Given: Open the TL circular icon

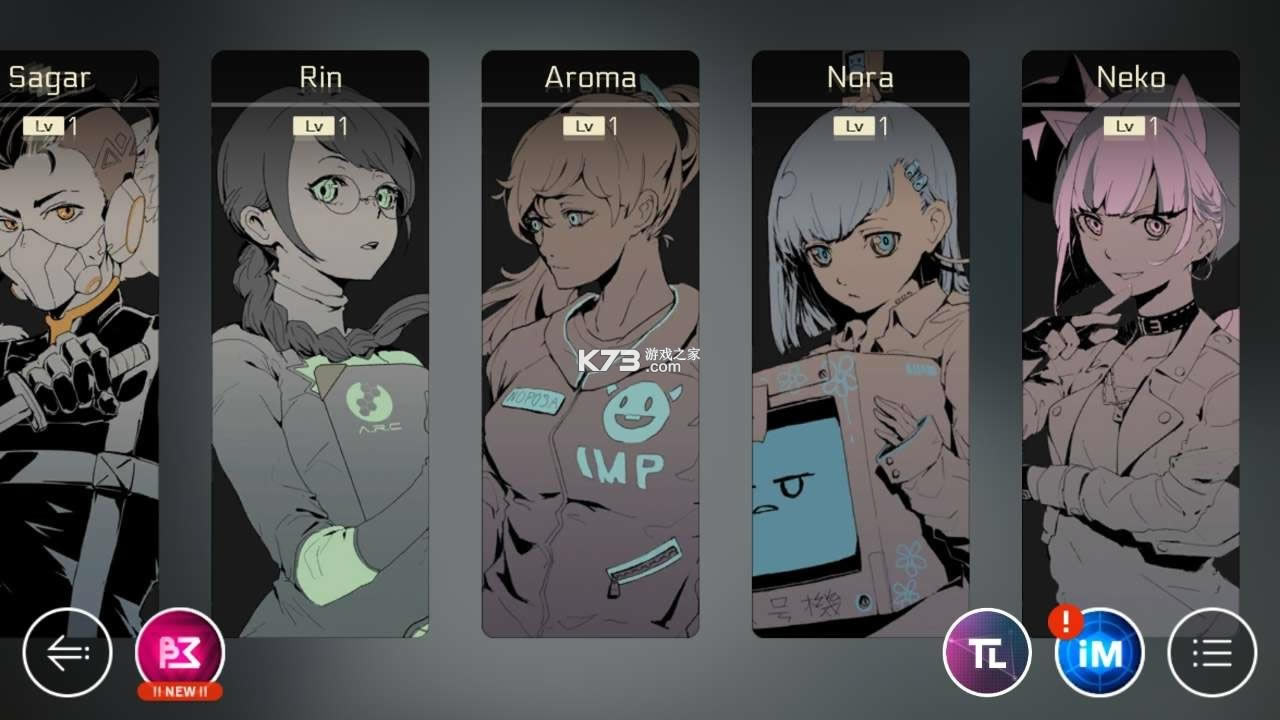Looking at the screenshot, I should tap(987, 651).
